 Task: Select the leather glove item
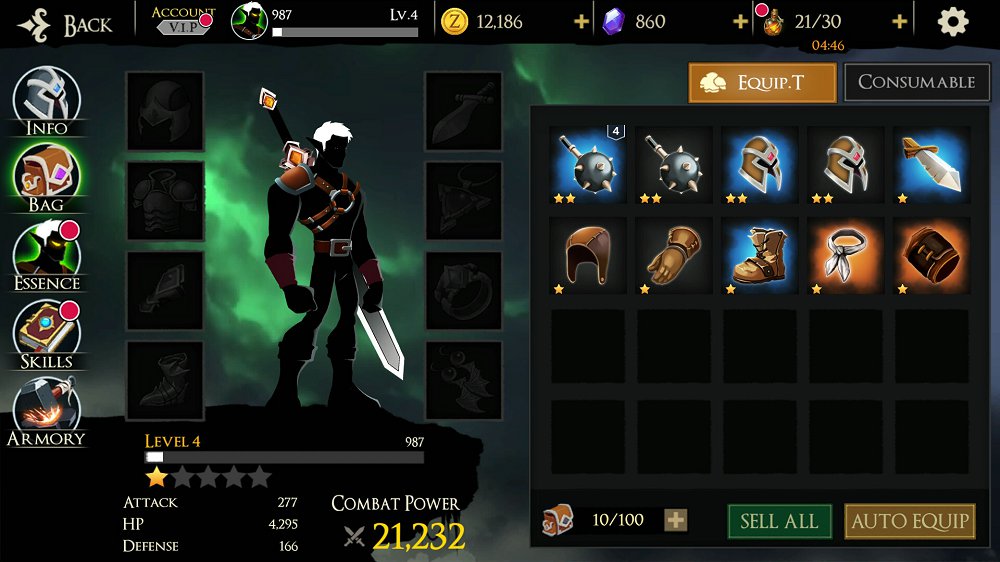pos(673,255)
